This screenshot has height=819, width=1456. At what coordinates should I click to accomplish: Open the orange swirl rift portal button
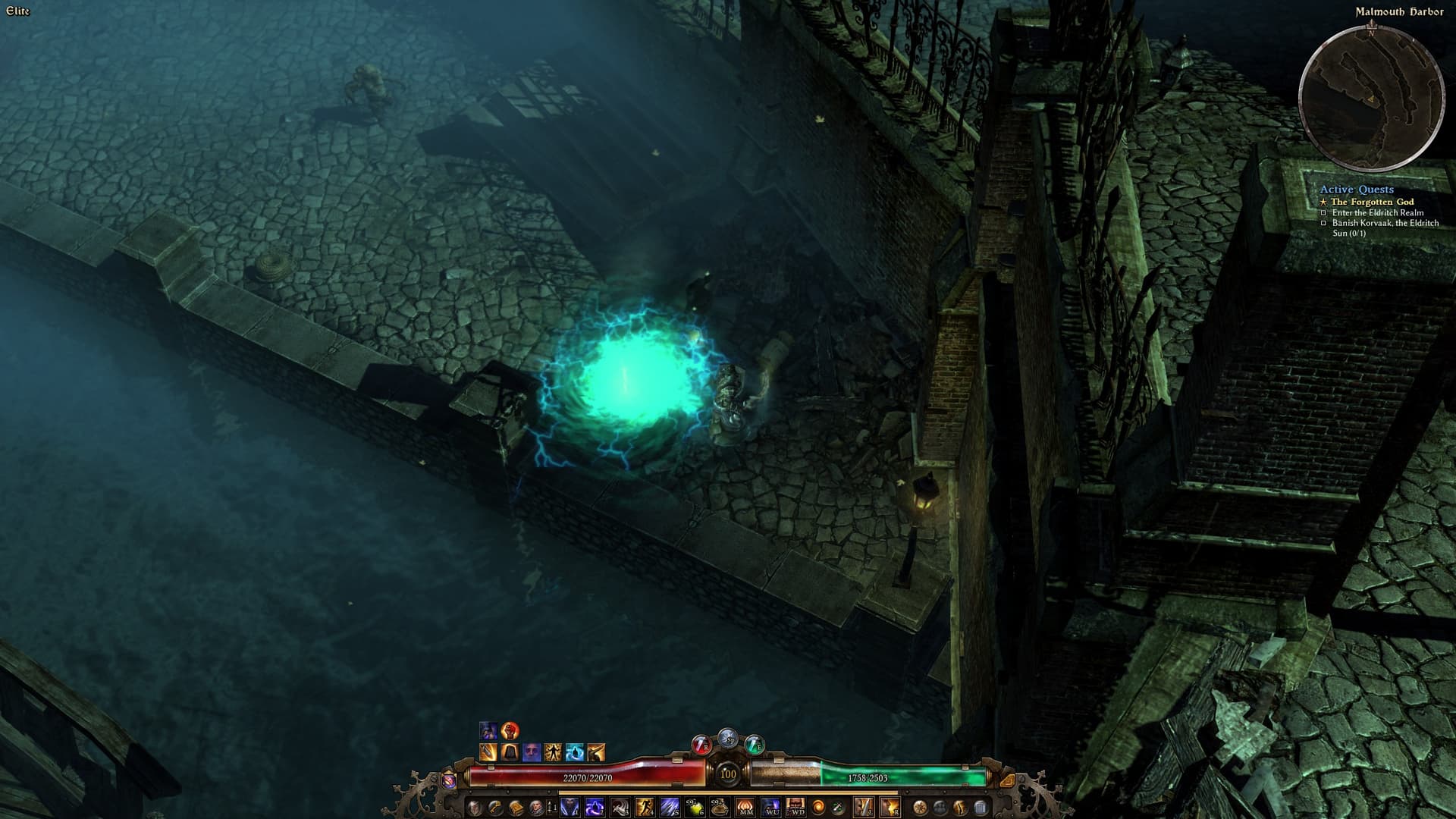point(819,808)
